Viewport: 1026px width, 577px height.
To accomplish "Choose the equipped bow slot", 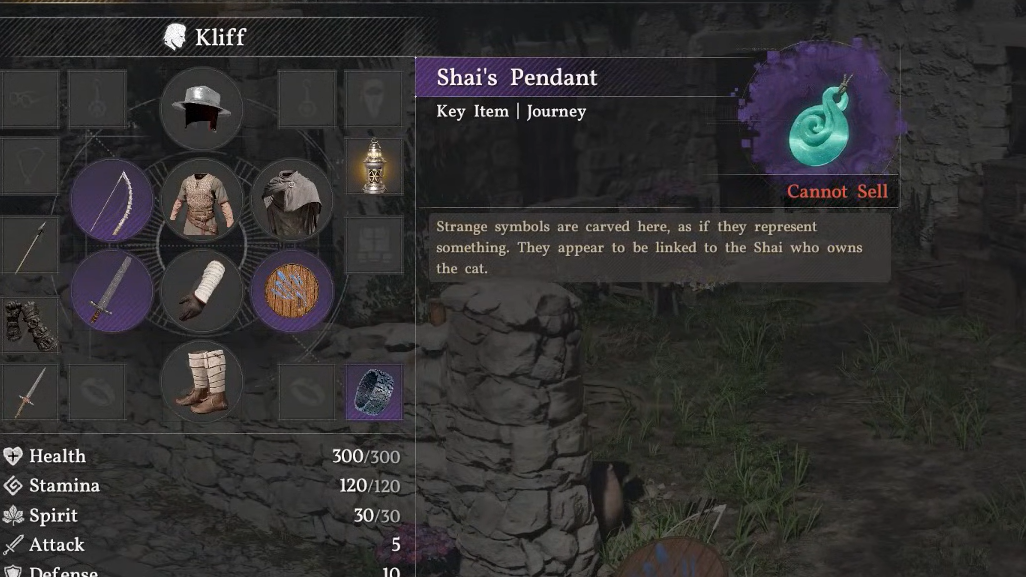I will click(112, 200).
